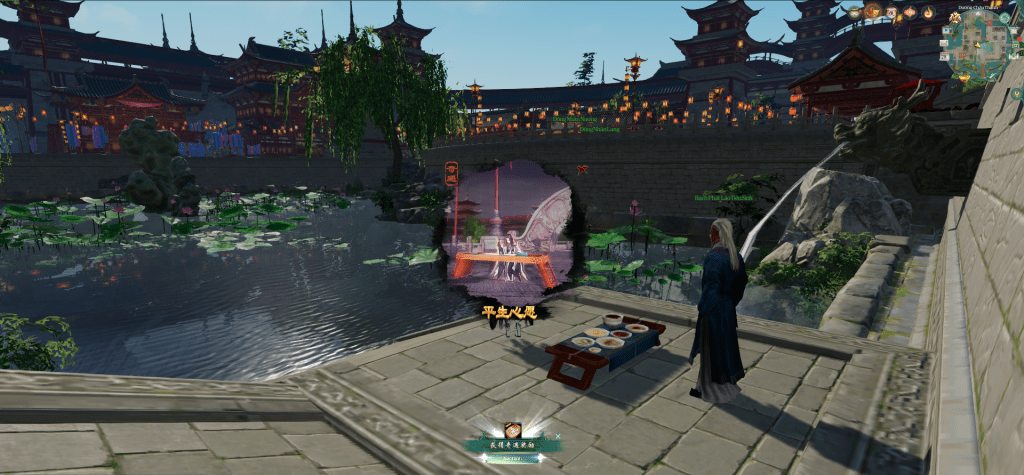
Task: Select the reward item icon above the banner
Action: coord(512,431)
